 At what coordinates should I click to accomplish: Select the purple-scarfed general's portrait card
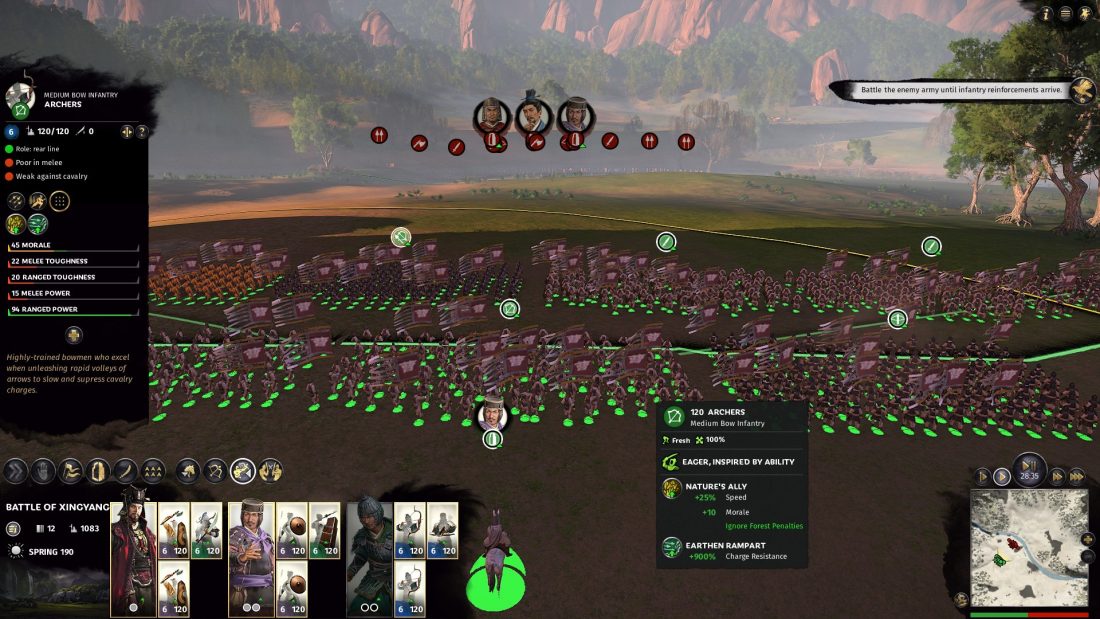pyautogui.click(x=251, y=555)
